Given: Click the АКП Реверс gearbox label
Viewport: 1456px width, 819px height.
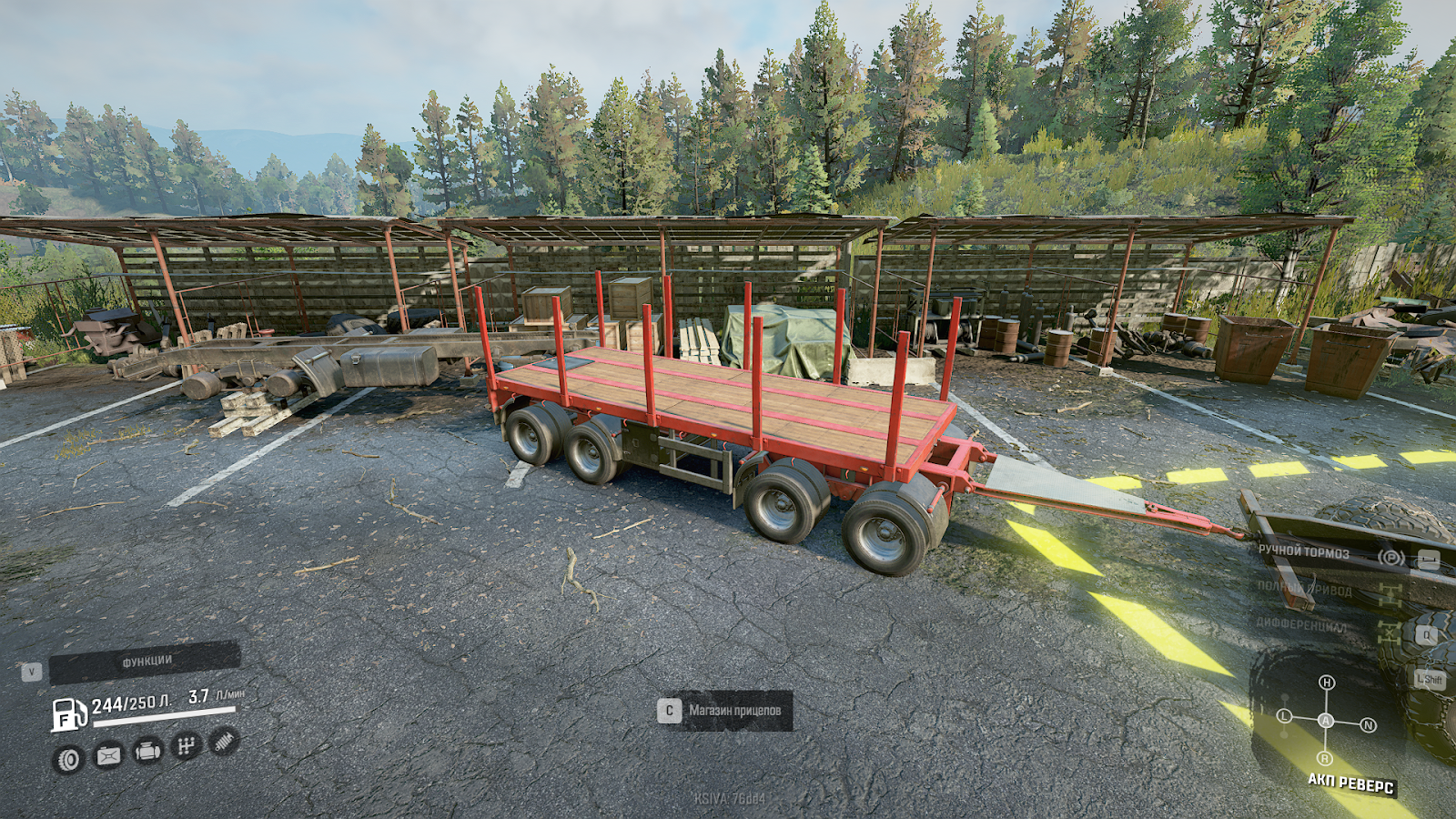Looking at the screenshot, I should pos(1351,784).
